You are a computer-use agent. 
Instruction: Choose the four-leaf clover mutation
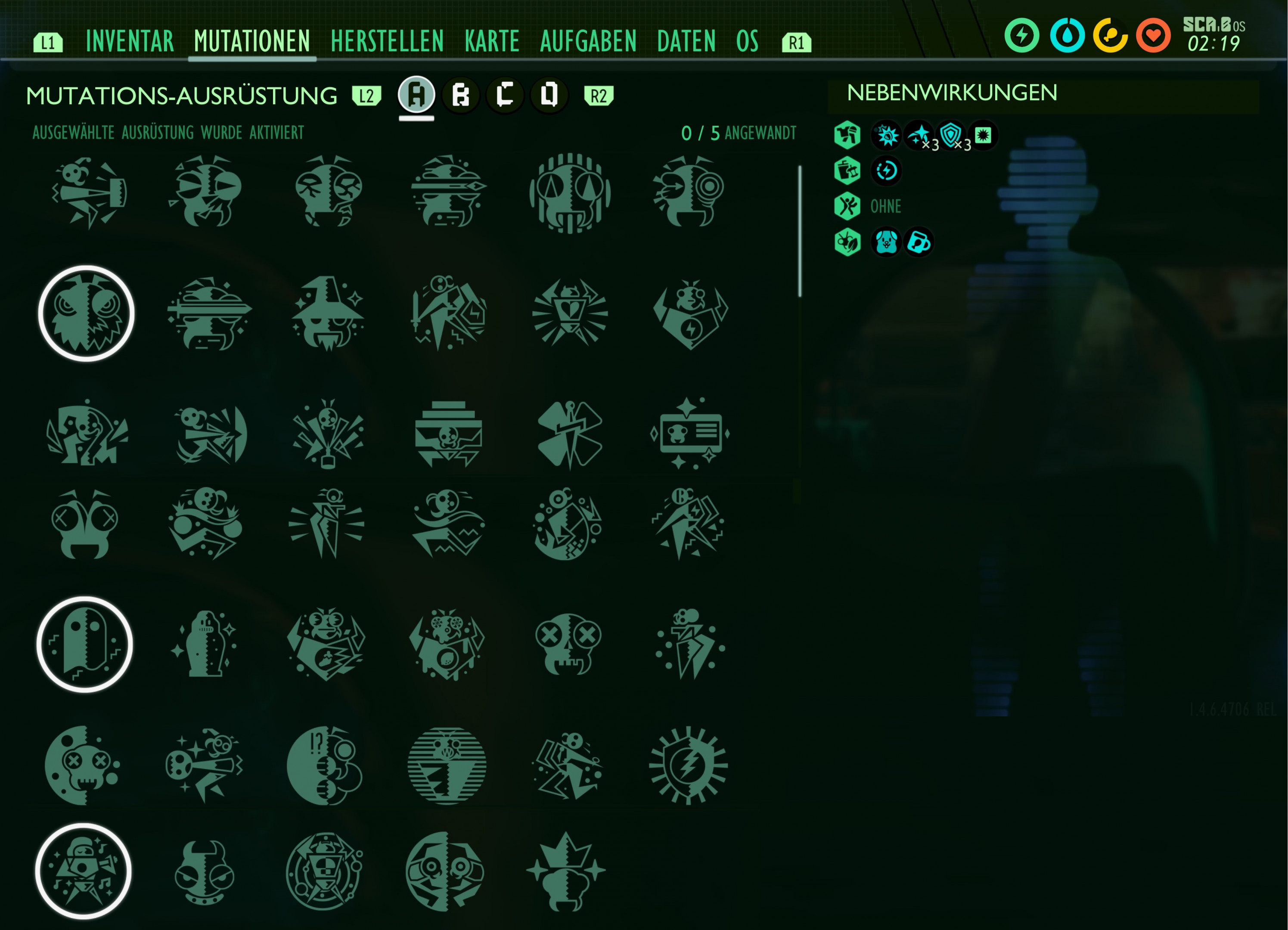pyautogui.click(x=570, y=434)
